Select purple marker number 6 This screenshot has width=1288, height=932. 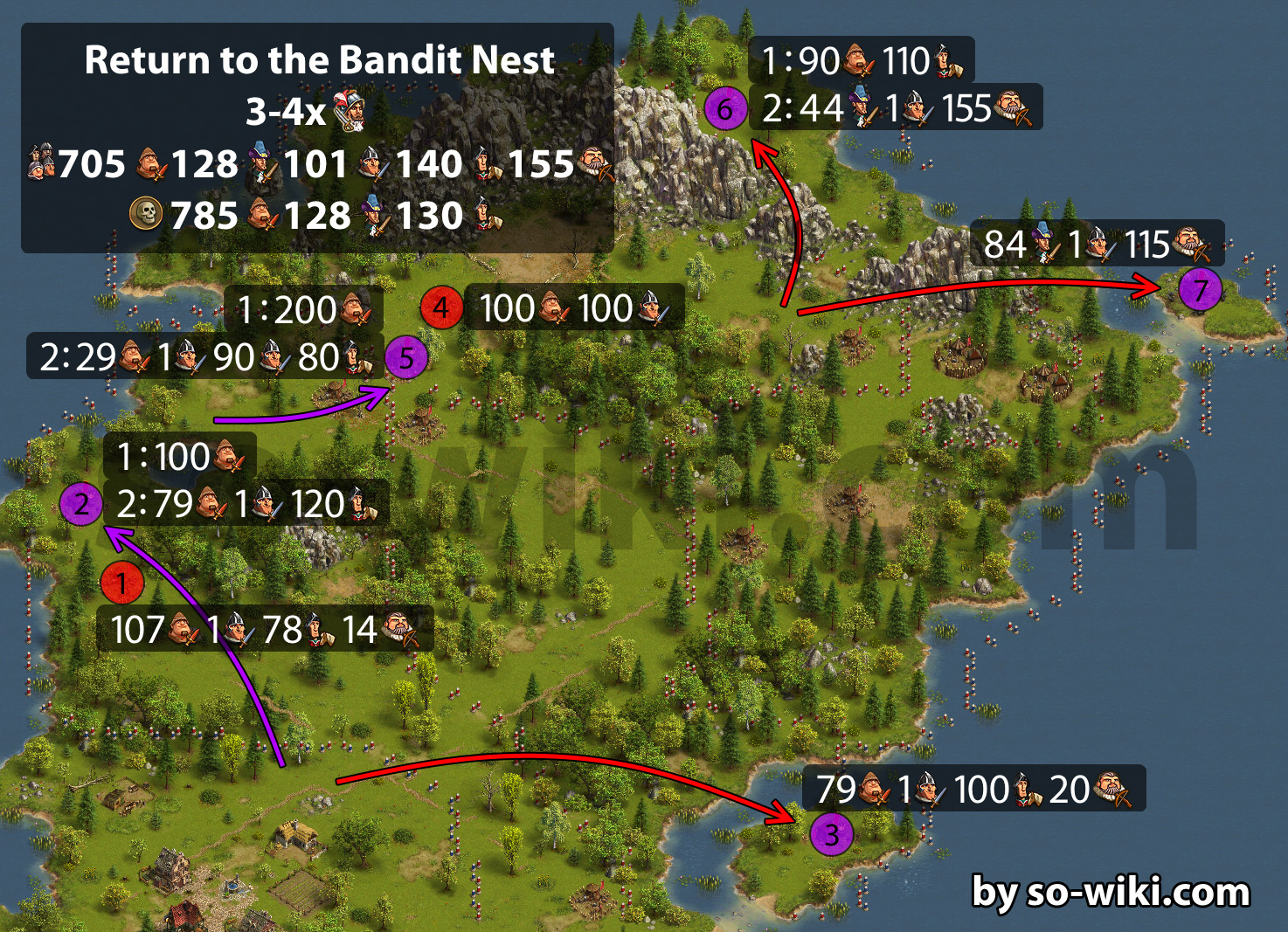(x=725, y=109)
